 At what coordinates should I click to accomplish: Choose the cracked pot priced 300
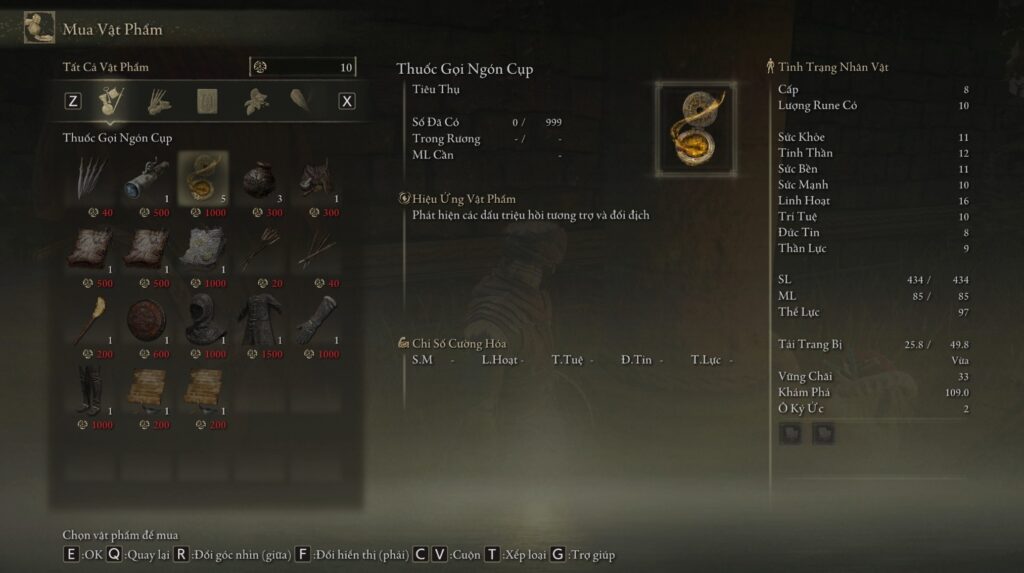tap(259, 177)
